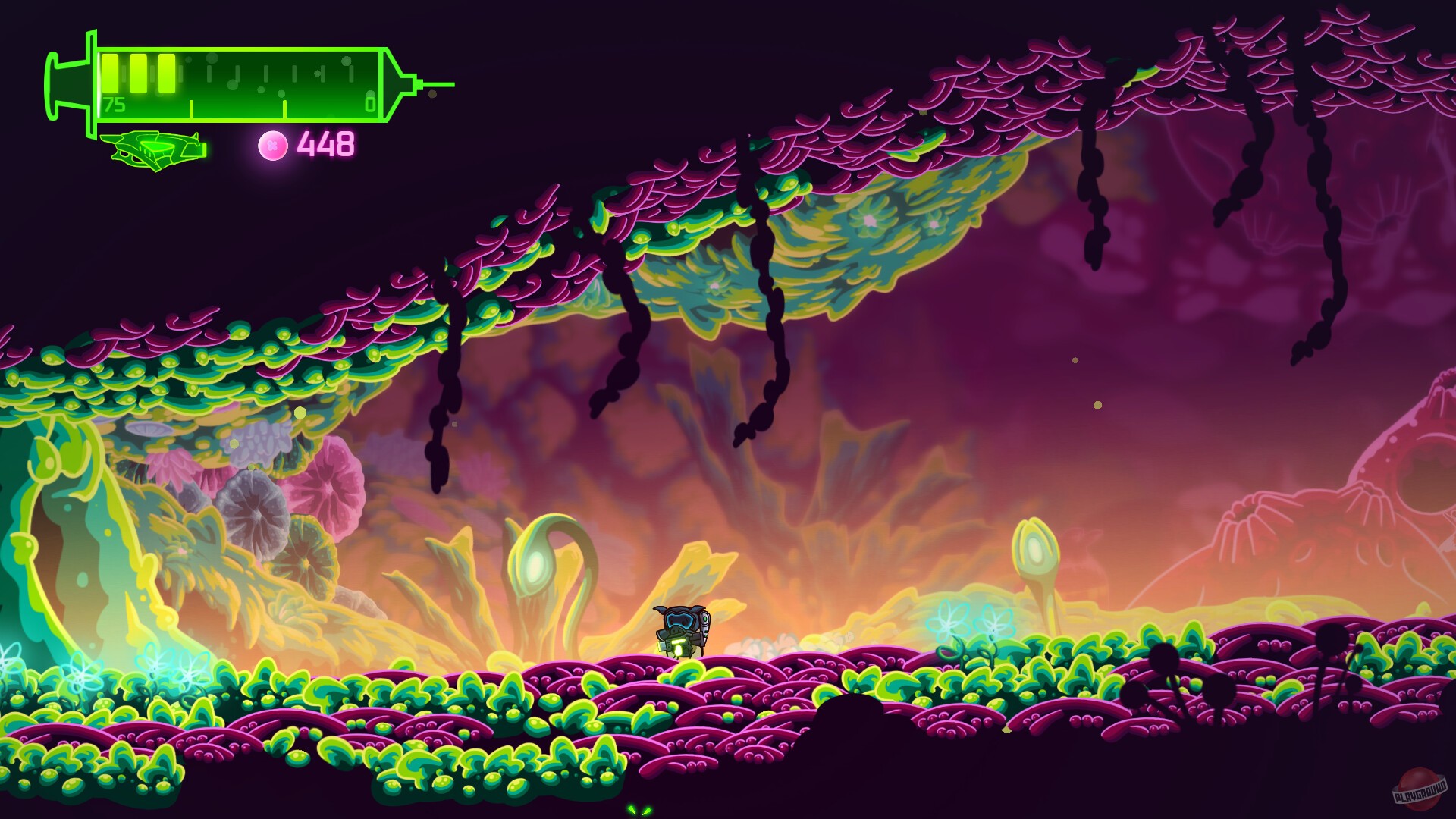Click the pink currency orb icon

tap(271, 143)
